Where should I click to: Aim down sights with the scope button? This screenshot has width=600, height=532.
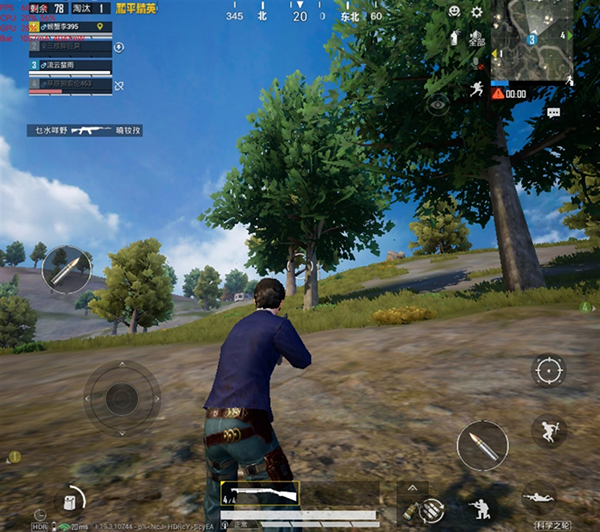tap(548, 371)
